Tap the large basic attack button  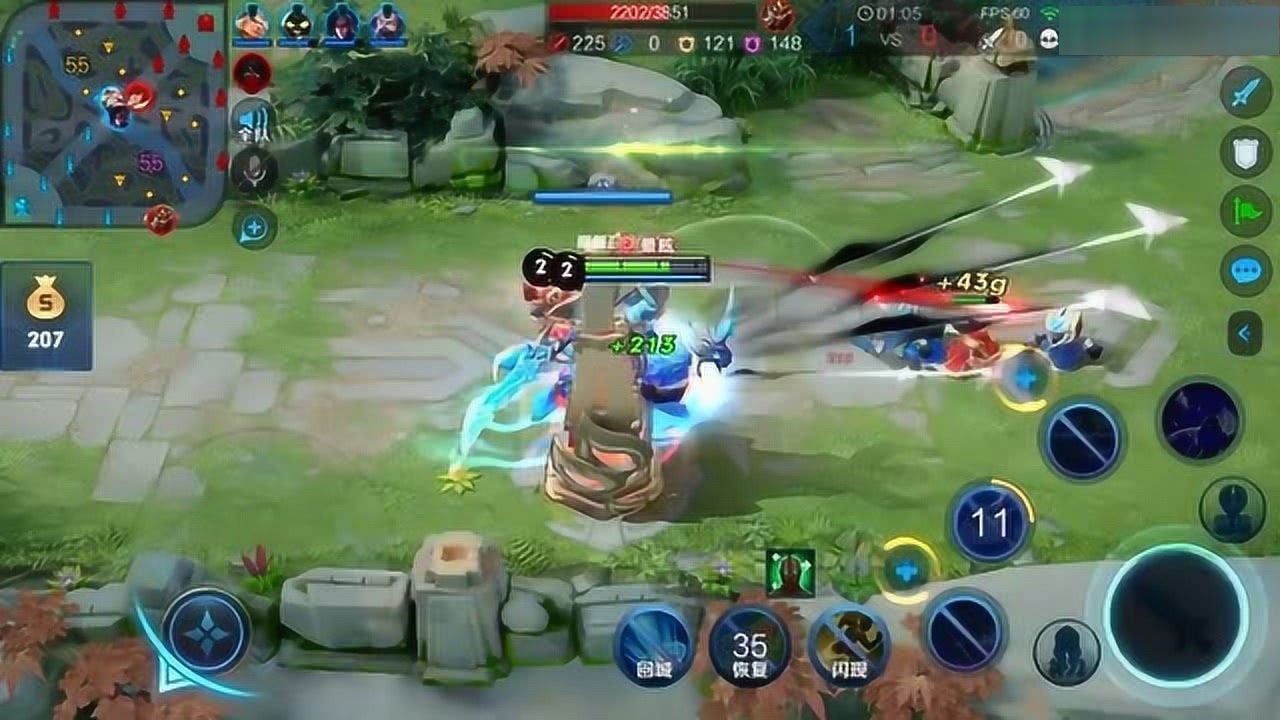click(x=1177, y=615)
